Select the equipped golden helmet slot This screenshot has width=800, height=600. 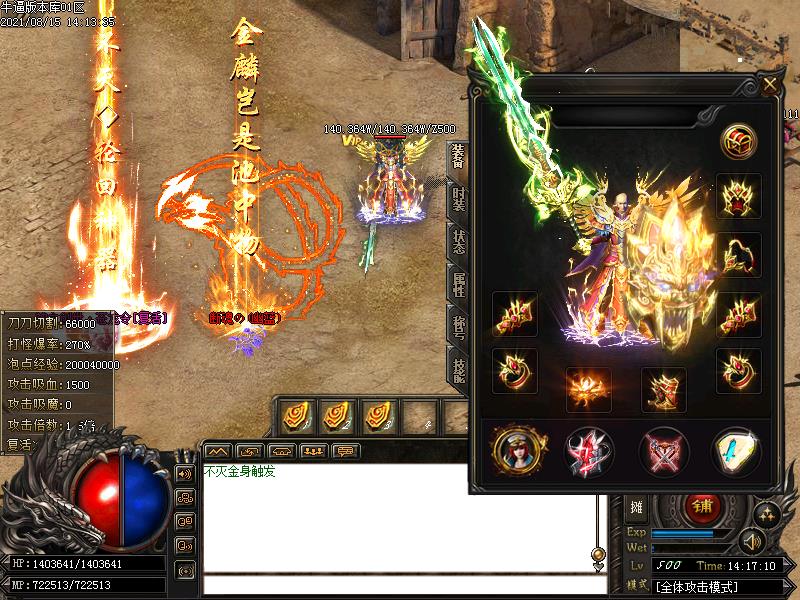739,195
